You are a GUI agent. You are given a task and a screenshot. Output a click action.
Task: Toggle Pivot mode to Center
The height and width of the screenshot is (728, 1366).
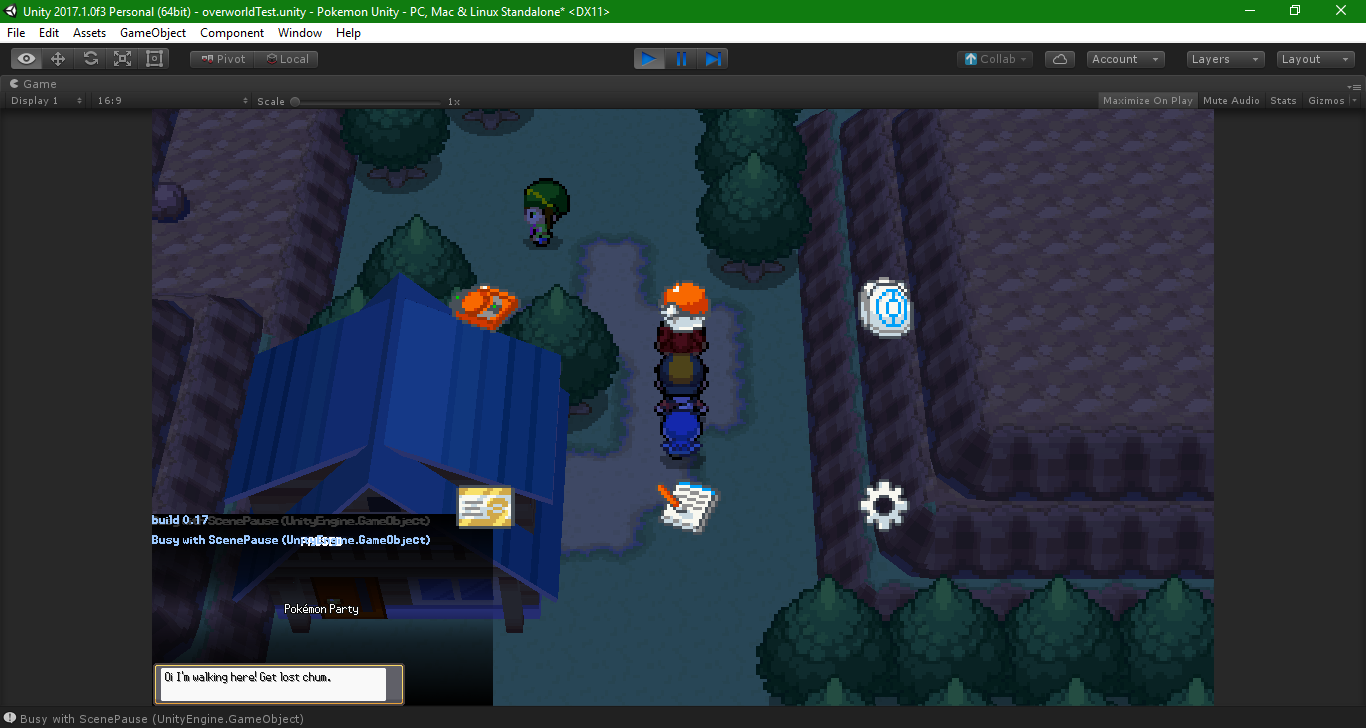tap(221, 58)
